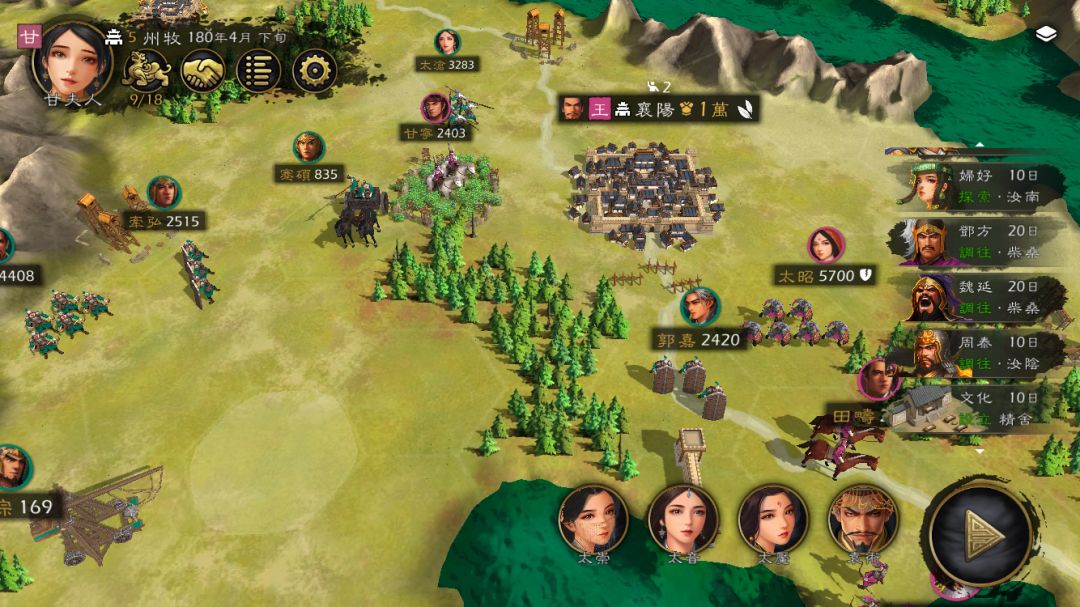This screenshot has width=1080, height=607.
Task: Choose the bearded 袁術 officer portrait
Action: point(862,519)
